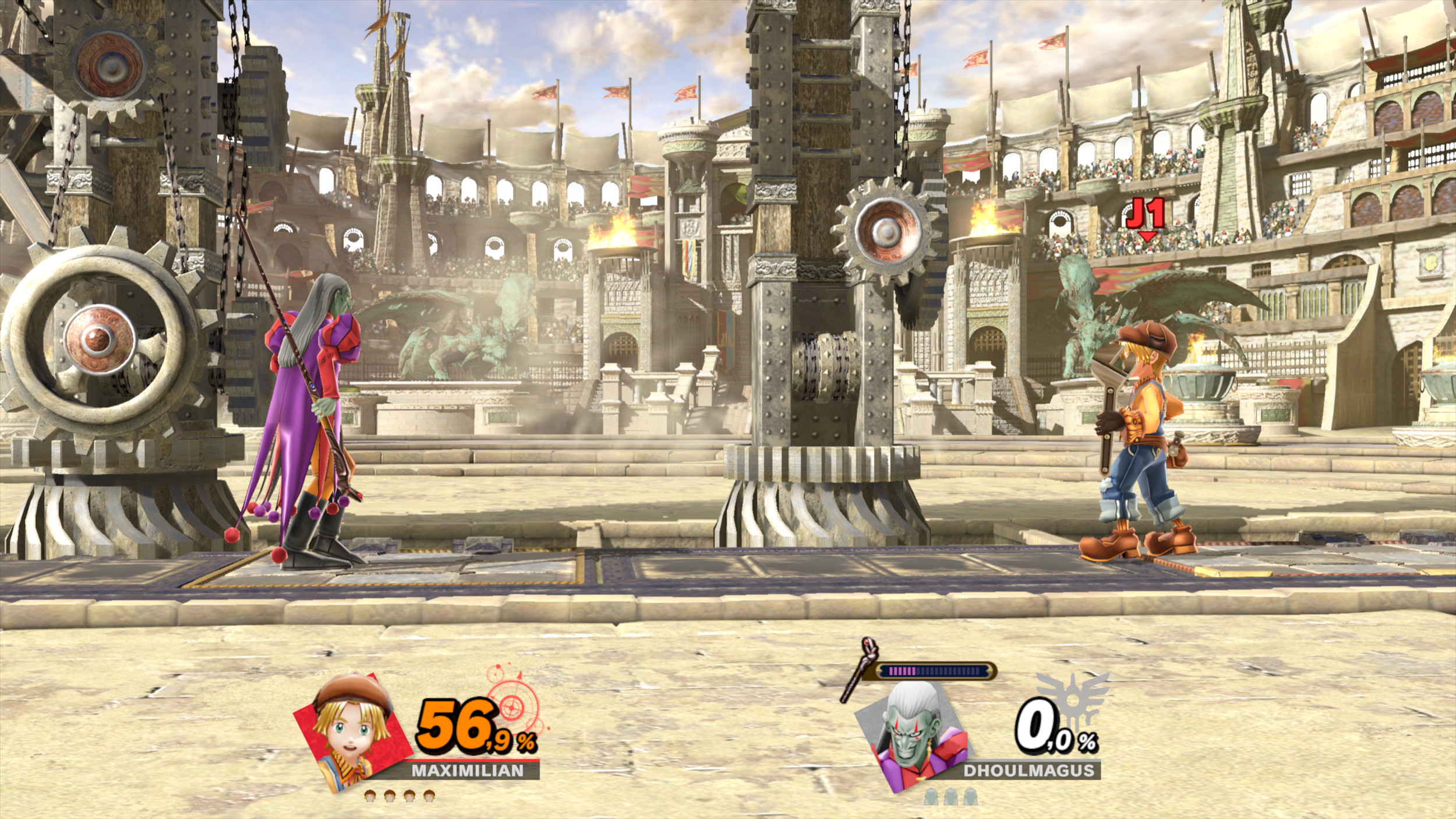Image resolution: width=1456 pixels, height=819 pixels.
Task: Click the first Maximilian stock head icon
Action: (370, 797)
